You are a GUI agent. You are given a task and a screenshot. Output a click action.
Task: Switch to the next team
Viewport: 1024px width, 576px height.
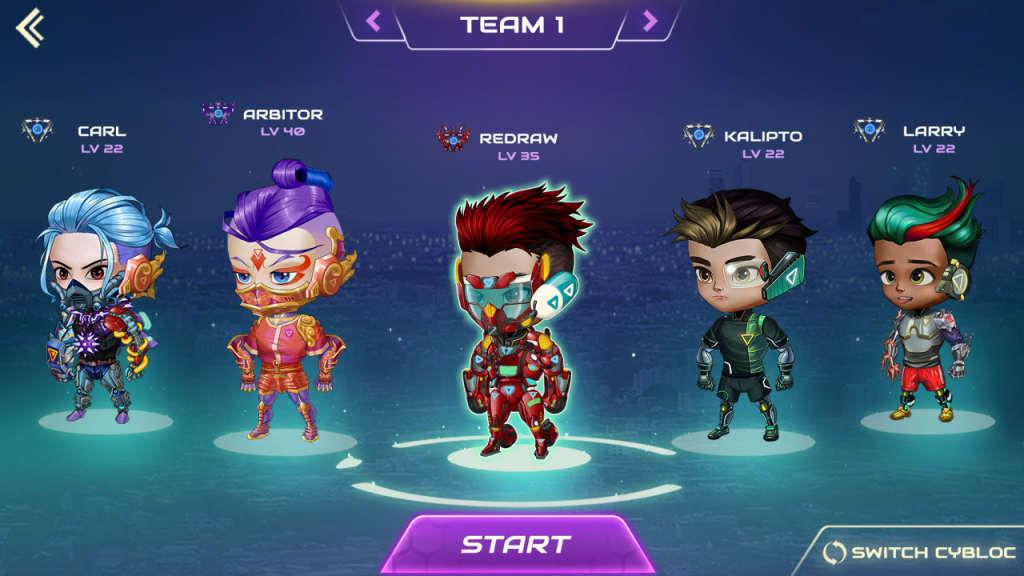(650, 21)
